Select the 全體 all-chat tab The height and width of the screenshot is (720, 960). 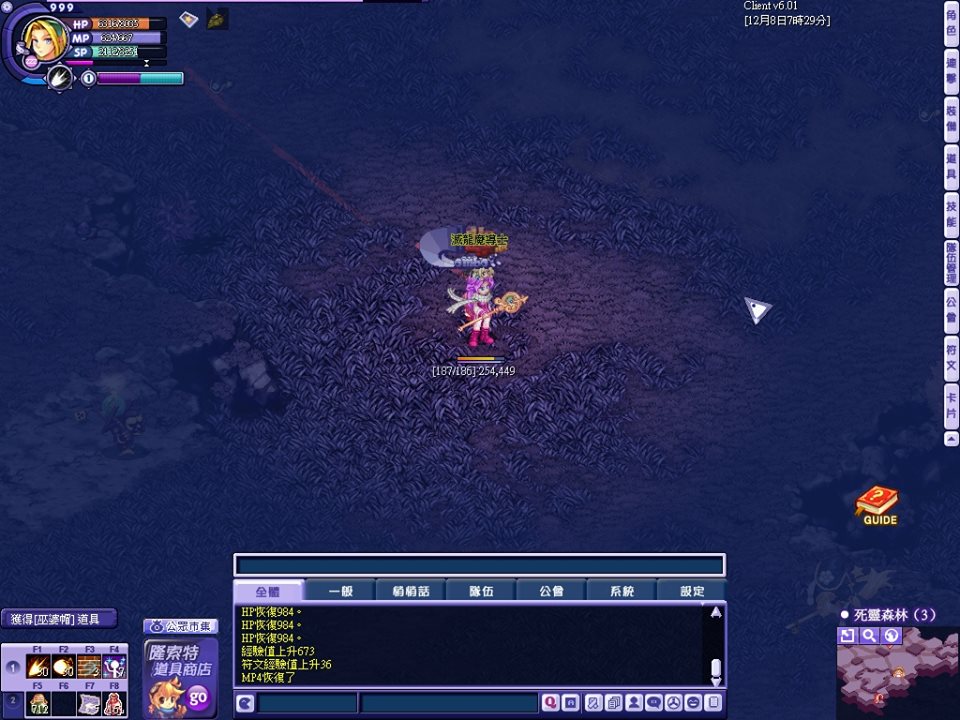268,591
